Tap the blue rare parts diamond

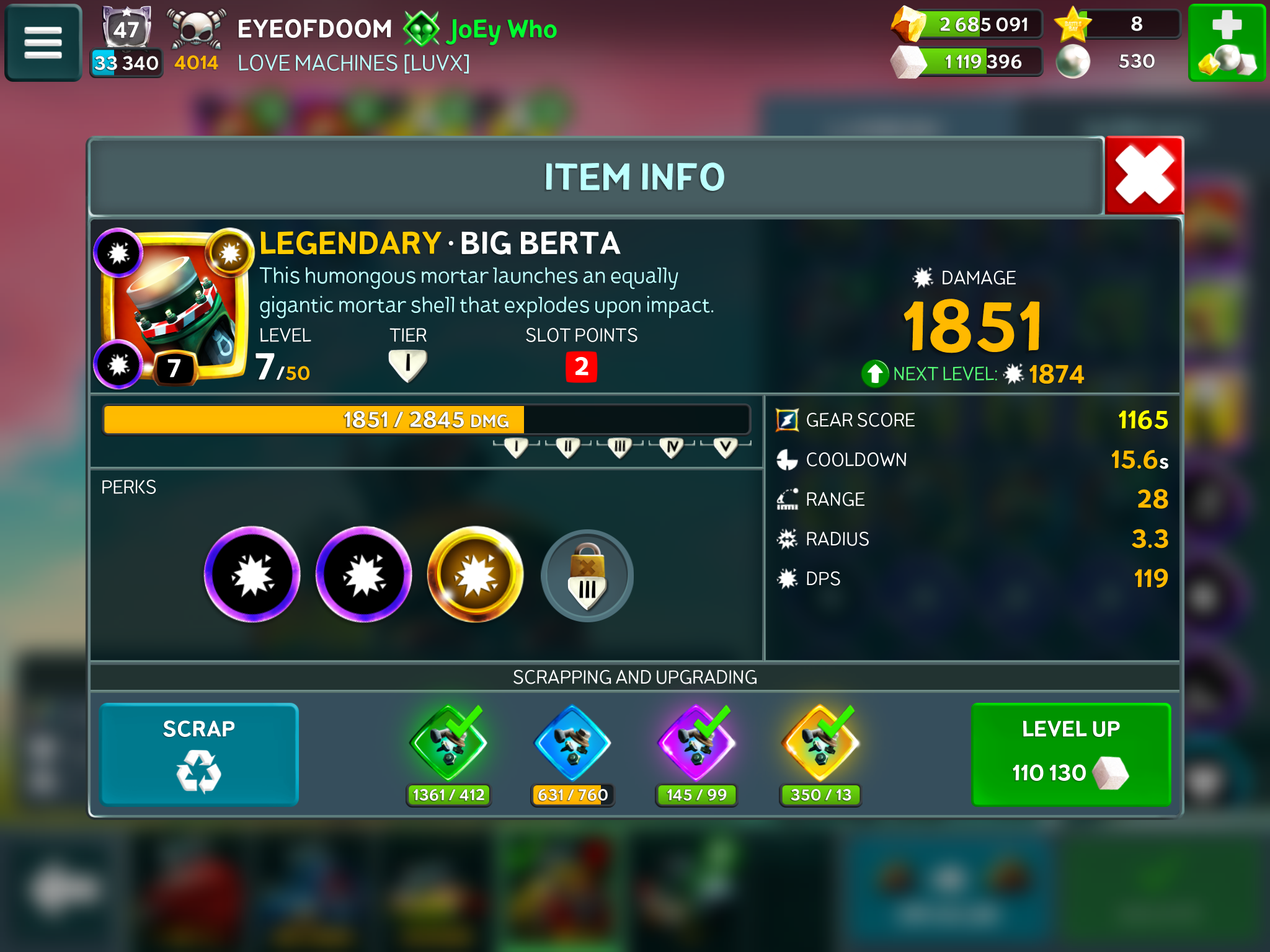point(572,744)
